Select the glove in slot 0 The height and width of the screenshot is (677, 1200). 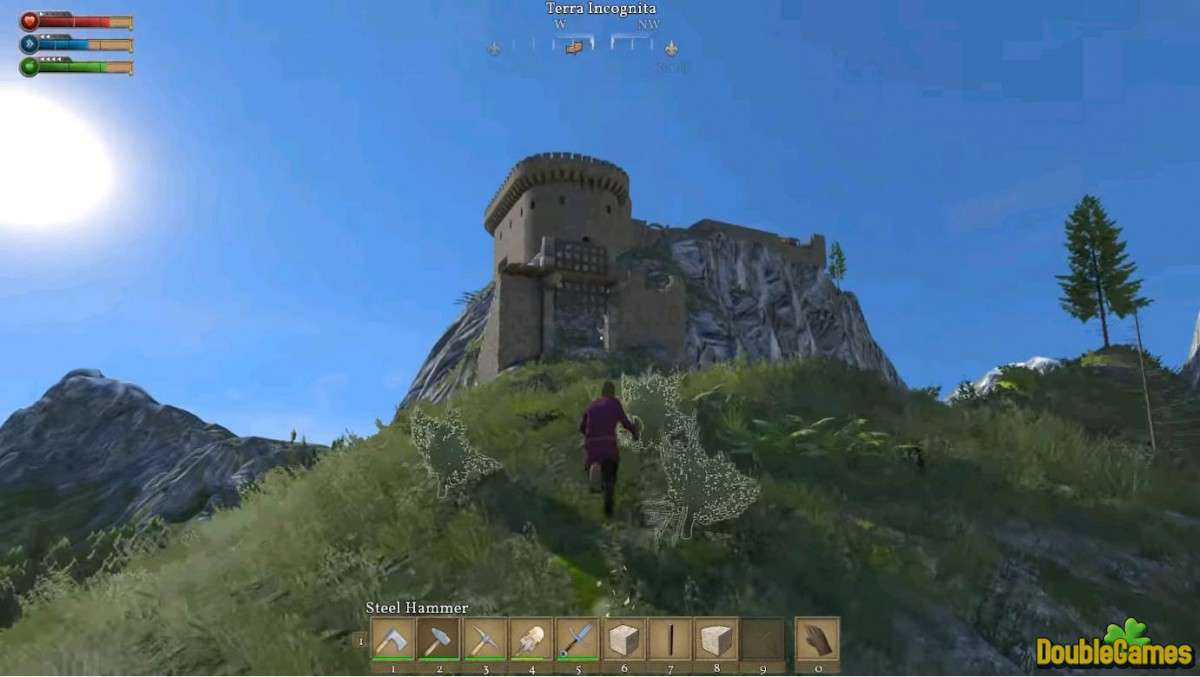click(817, 639)
